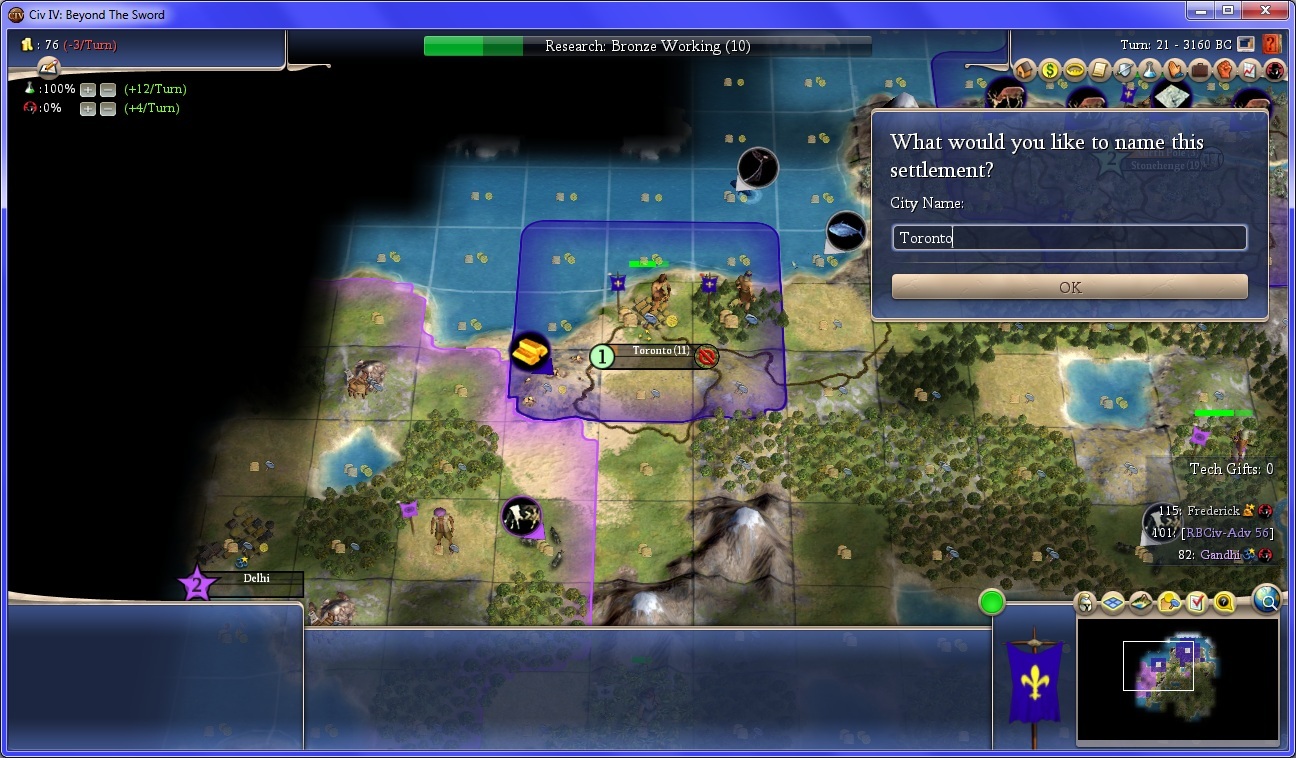
Task: Toggle the tile grid display
Action: tap(1113, 603)
